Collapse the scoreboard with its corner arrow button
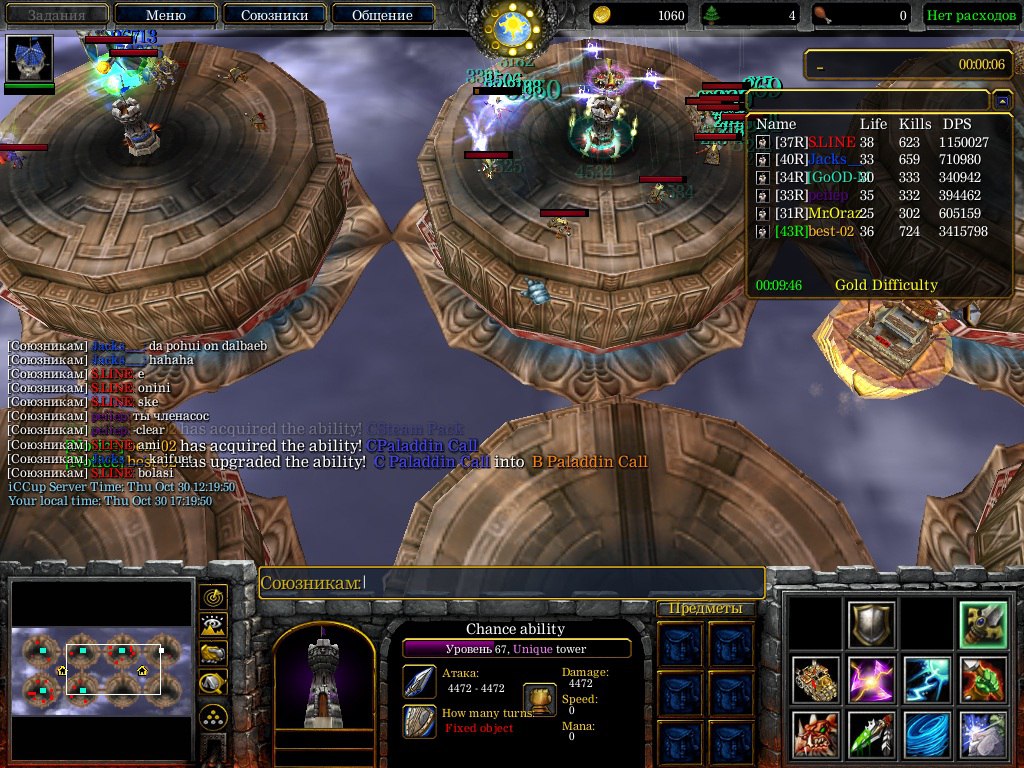The width and height of the screenshot is (1024, 768). (1002, 101)
